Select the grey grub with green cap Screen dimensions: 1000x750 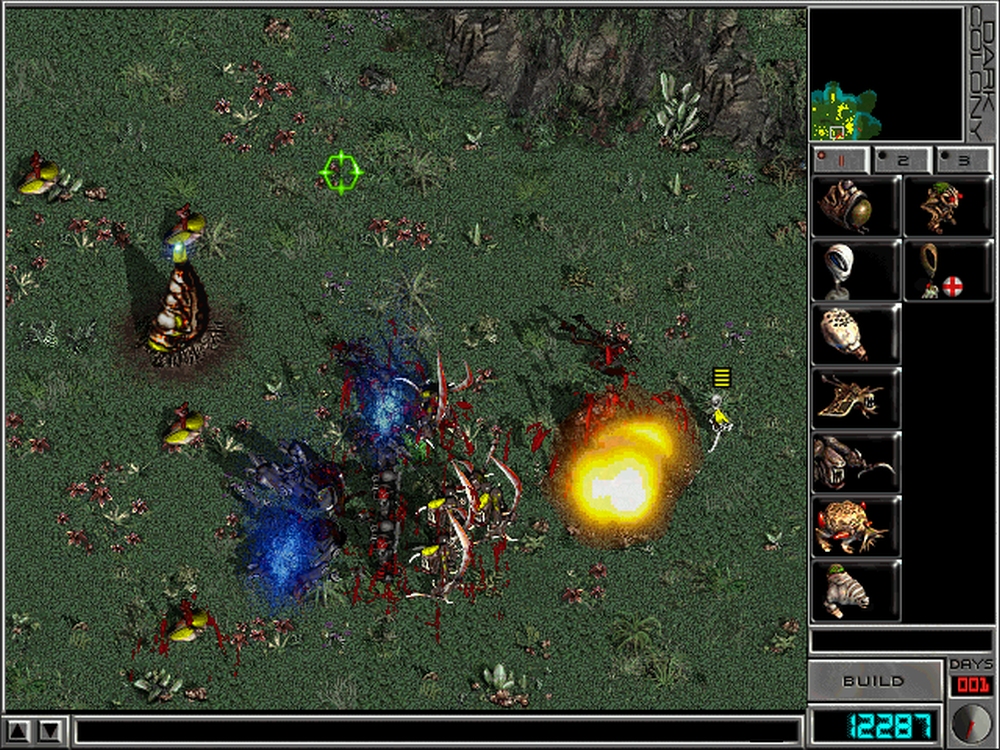tap(855, 590)
